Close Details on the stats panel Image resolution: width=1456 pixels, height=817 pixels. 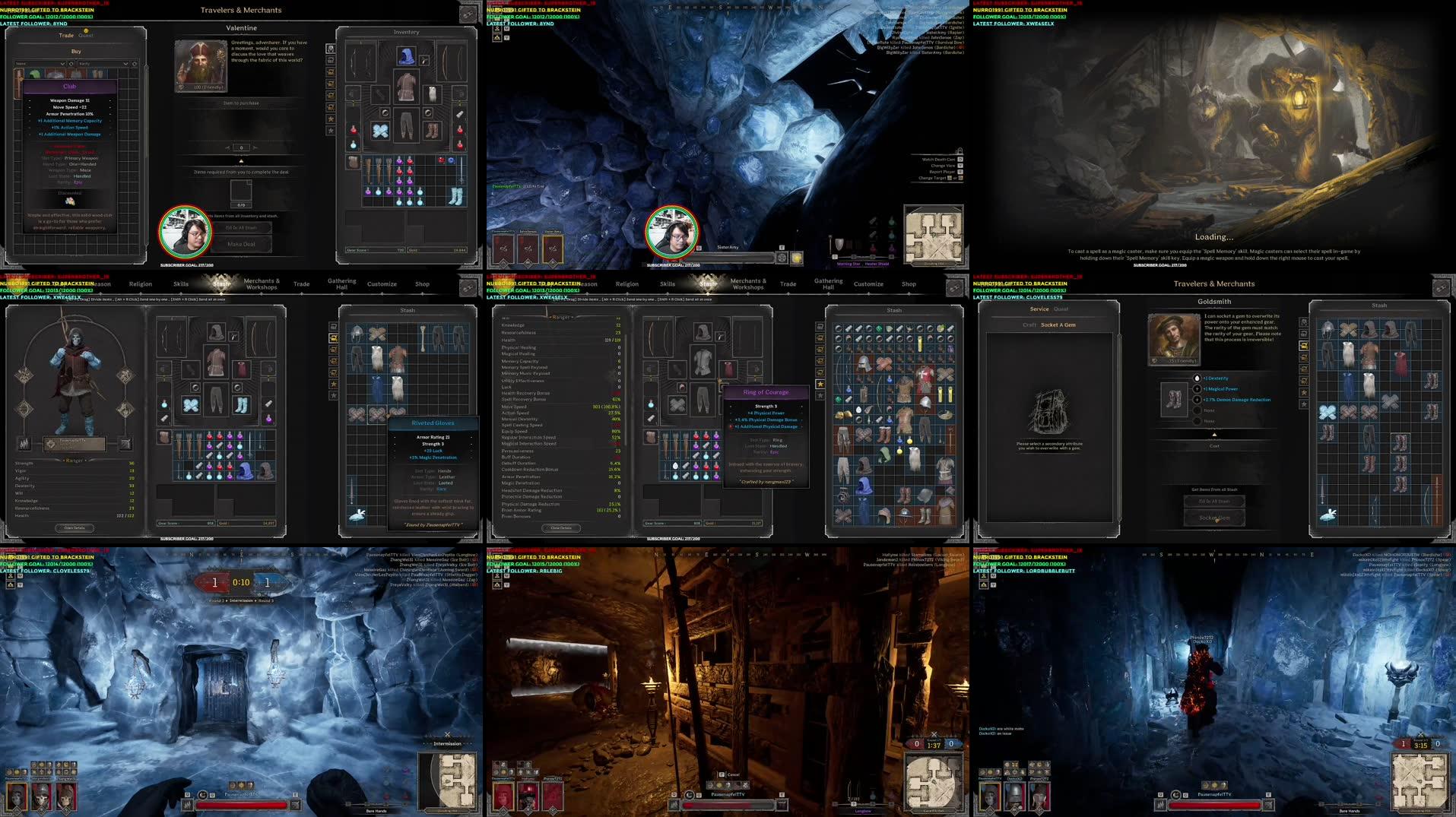coord(561,527)
